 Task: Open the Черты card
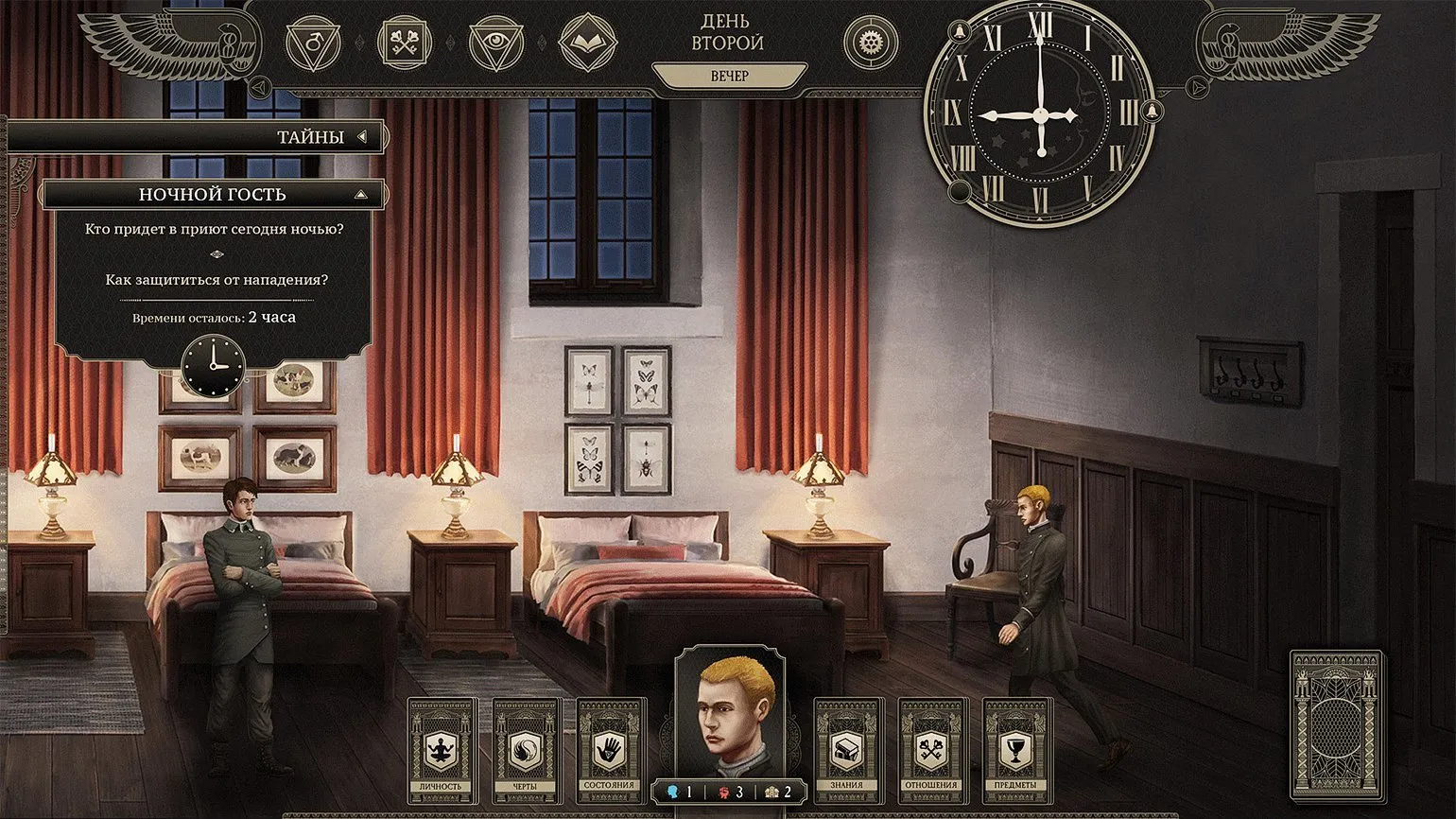pos(526,751)
